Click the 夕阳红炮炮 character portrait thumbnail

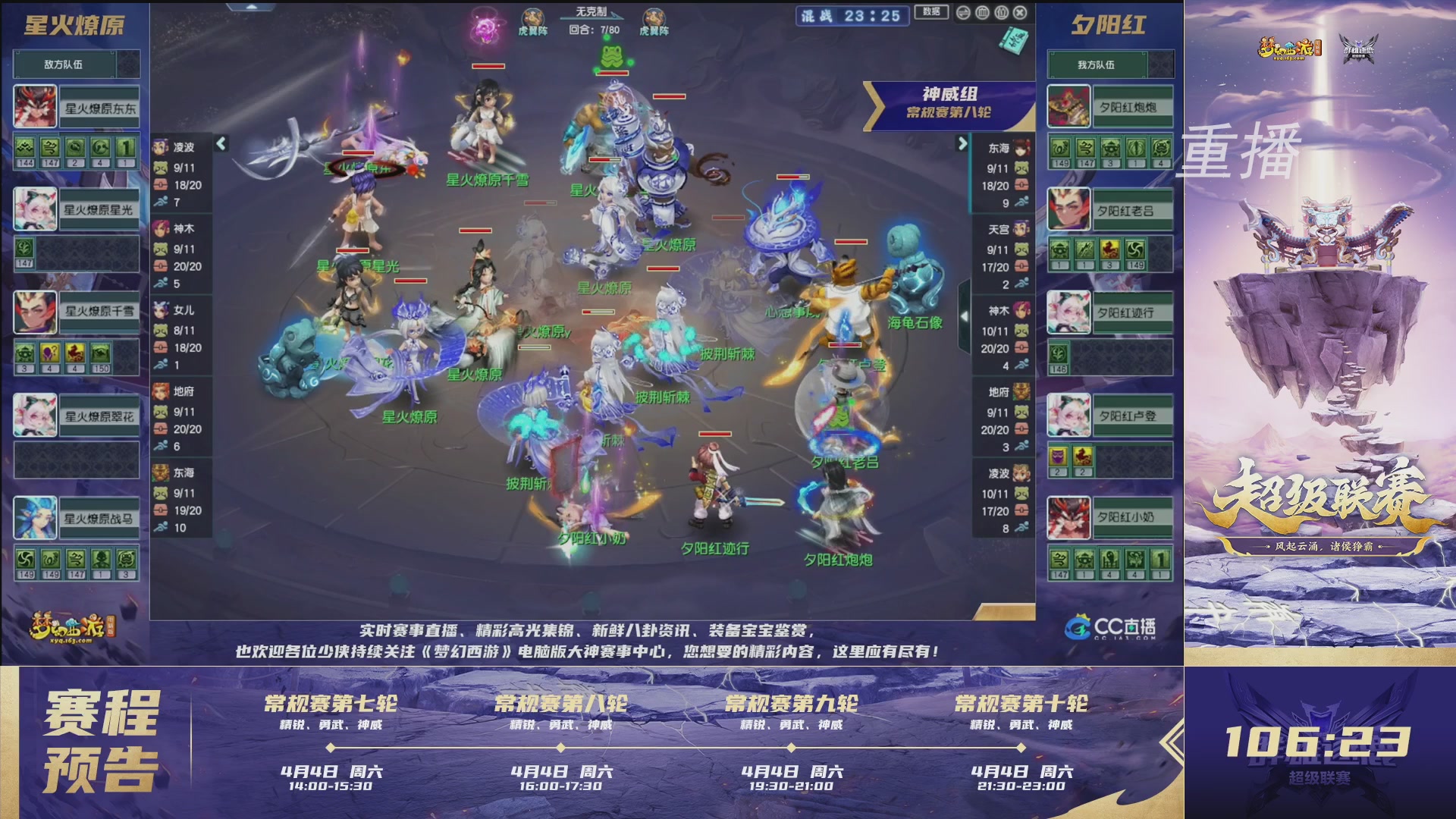tap(1069, 106)
